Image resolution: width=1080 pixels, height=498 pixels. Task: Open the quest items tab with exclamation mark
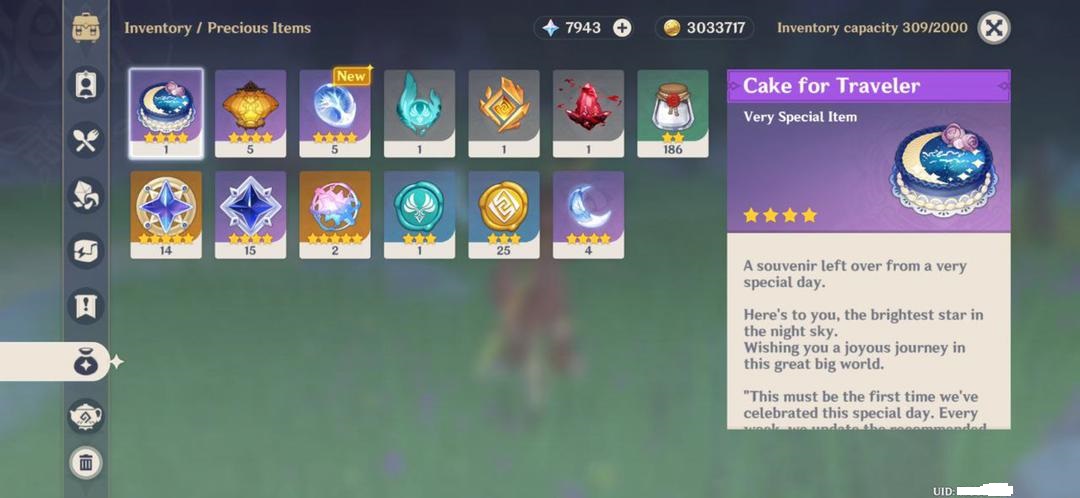(x=86, y=306)
